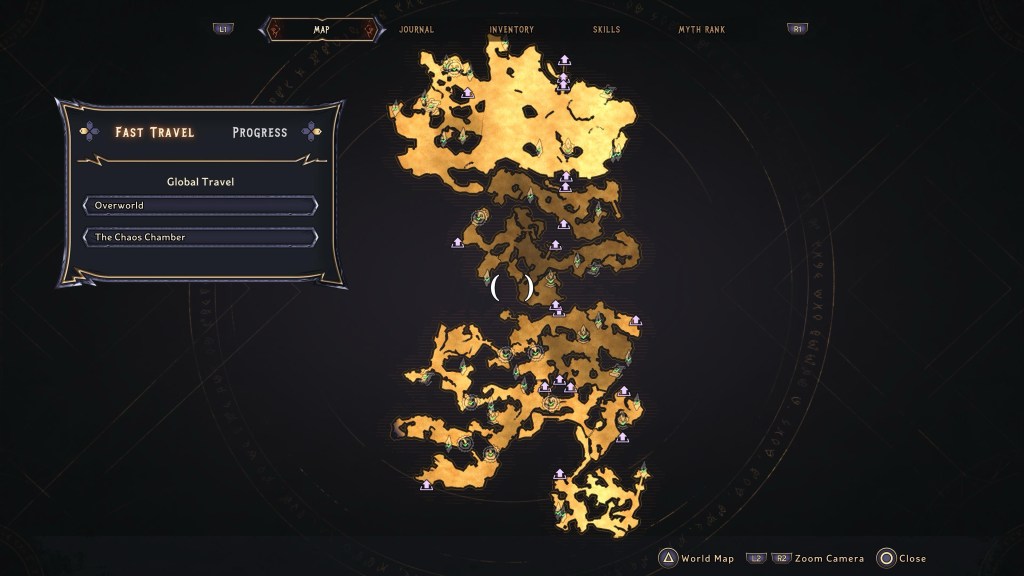This screenshot has width=1024, height=576.
Task: Fast travel to Overworld
Action: (201, 206)
